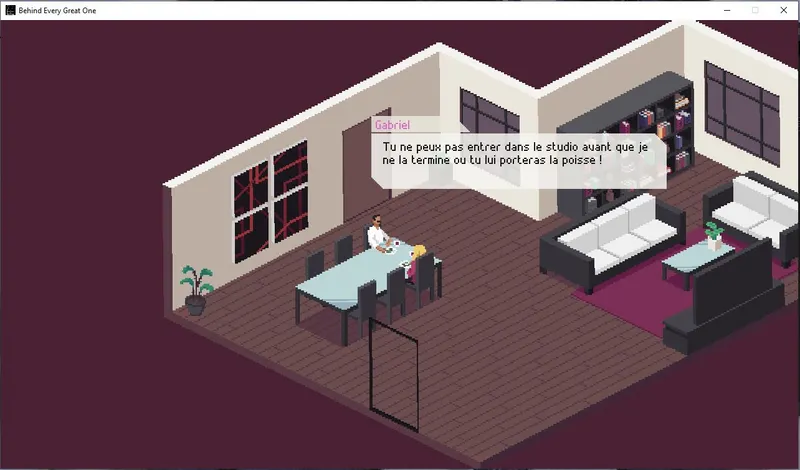Close the Behind Every Great One window
The height and width of the screenshot is (470, 800).
(x=783, y=9)
